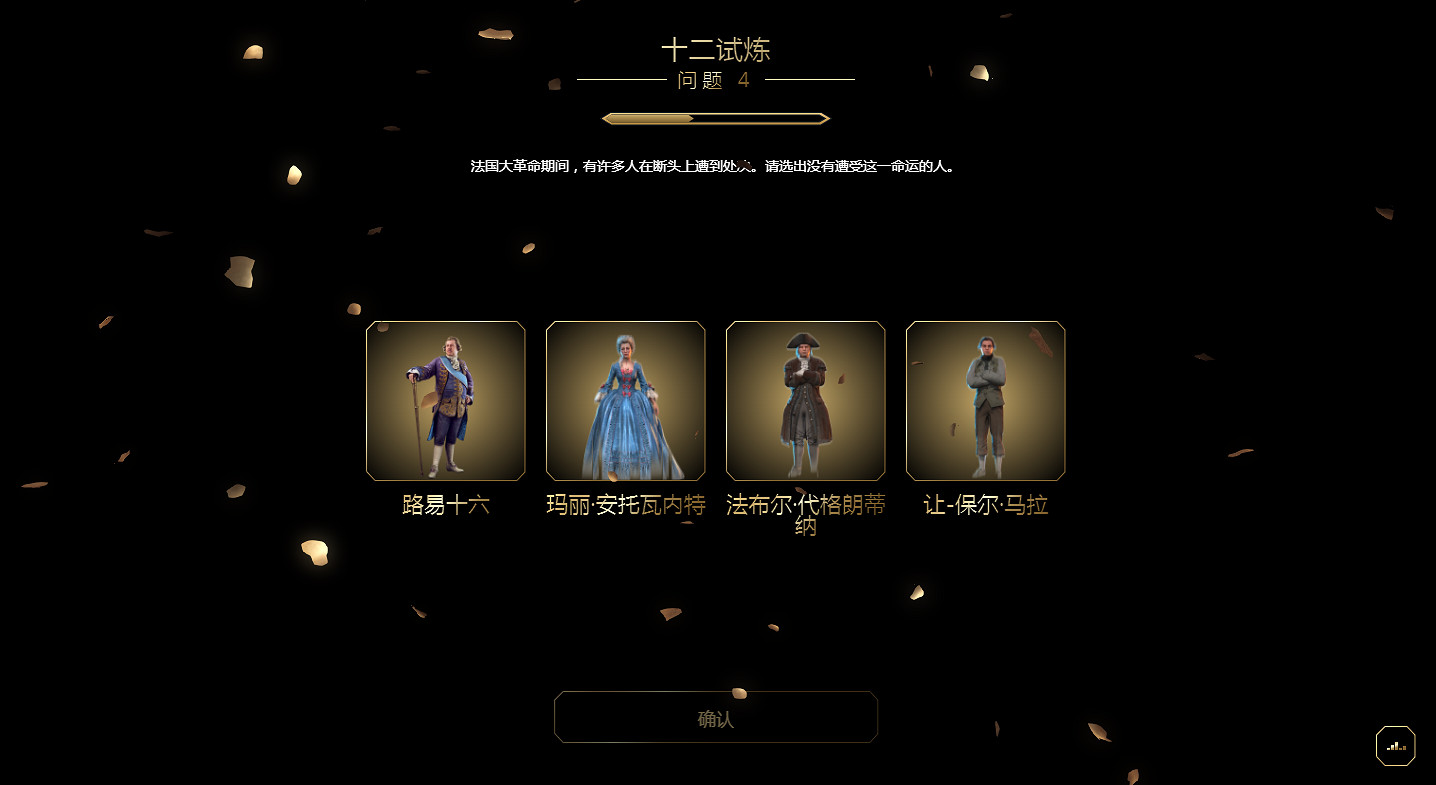Click the right arrow tip of the progress bar
This screenshot has width=1436, height=785.
click(x=825, y=118)
